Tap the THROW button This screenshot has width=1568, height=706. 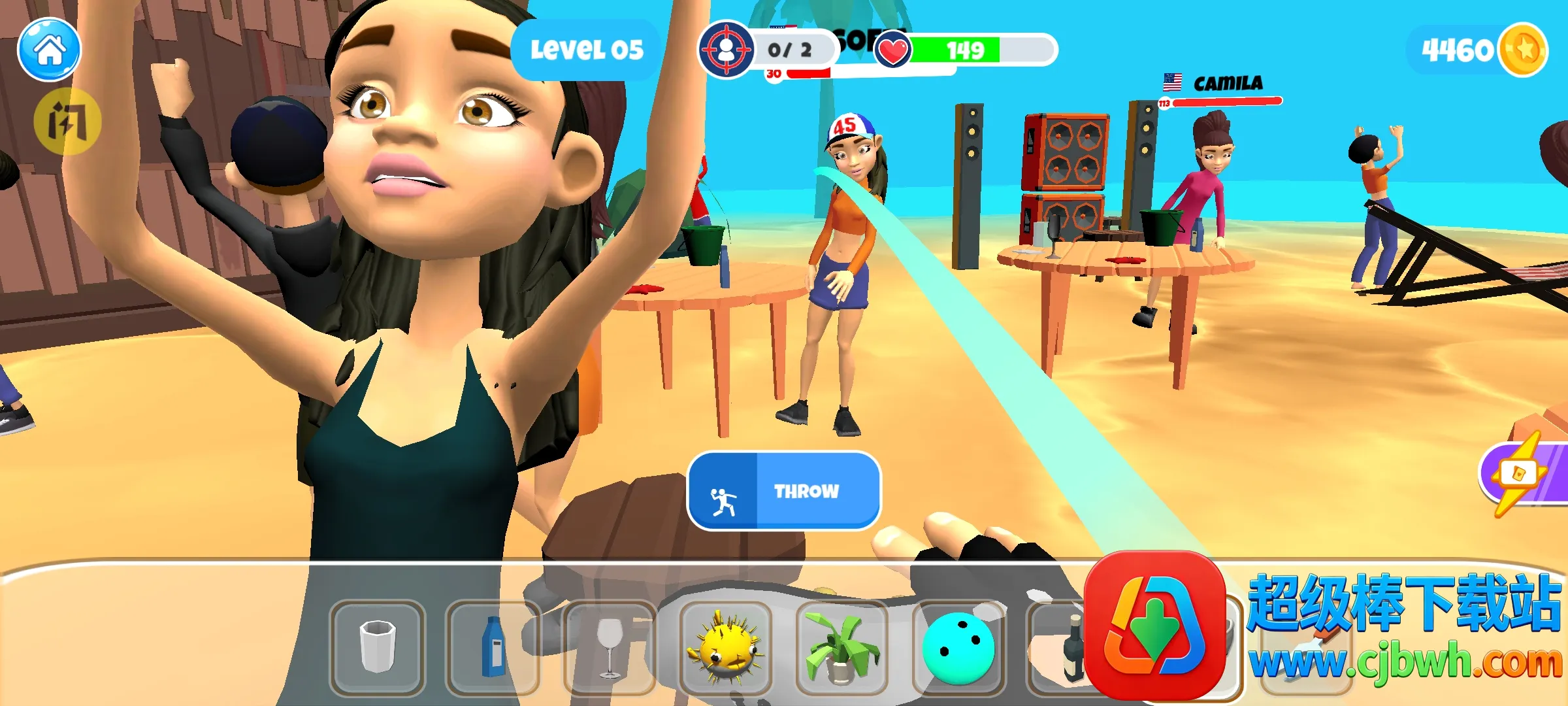pyautogui.click(x=784, y=491)
